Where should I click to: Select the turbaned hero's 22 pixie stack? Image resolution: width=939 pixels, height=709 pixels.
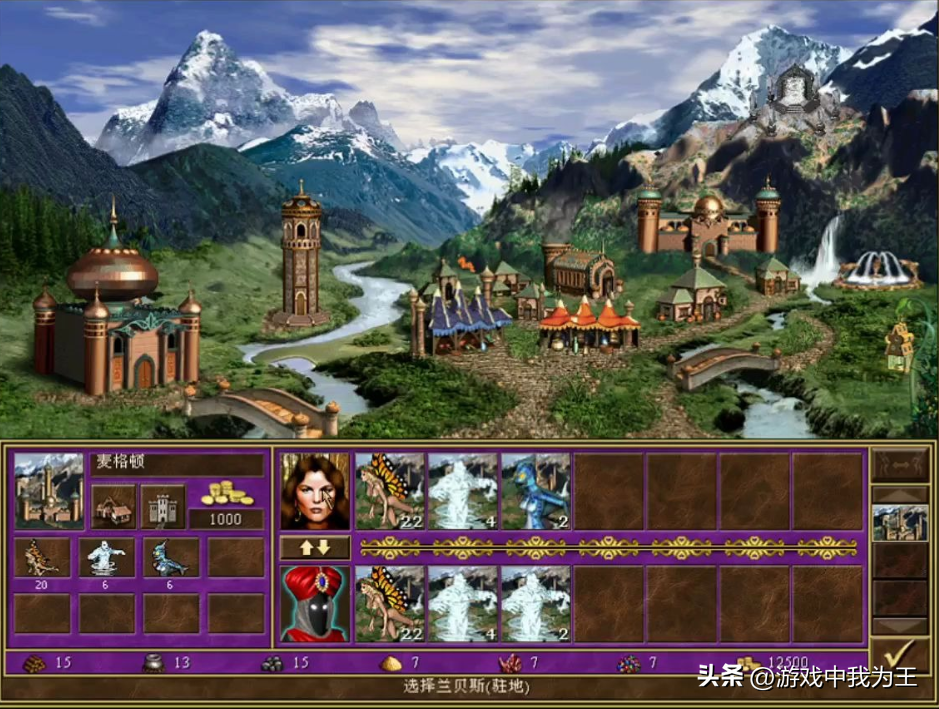390,603
